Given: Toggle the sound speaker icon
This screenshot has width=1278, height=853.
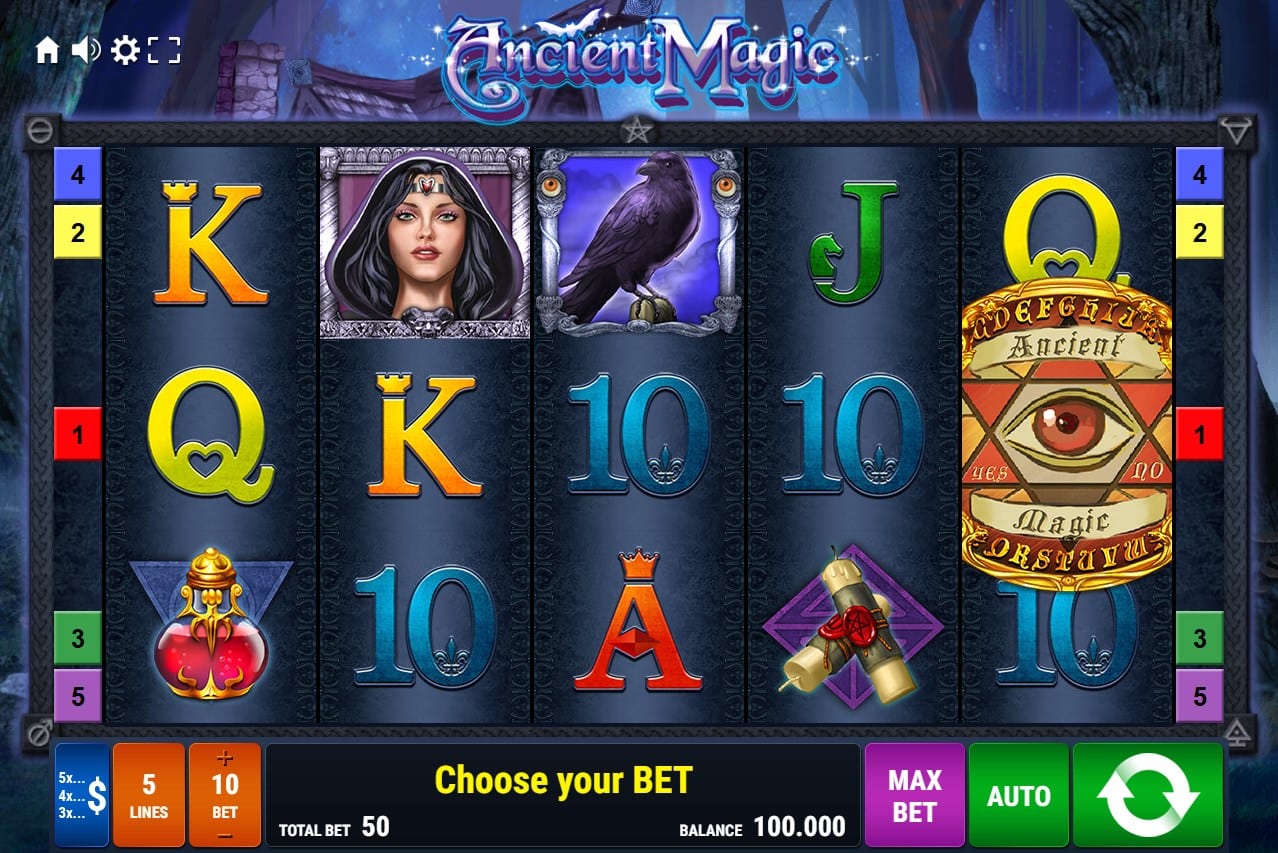Looking at the screenshot, I should (86, 50).
